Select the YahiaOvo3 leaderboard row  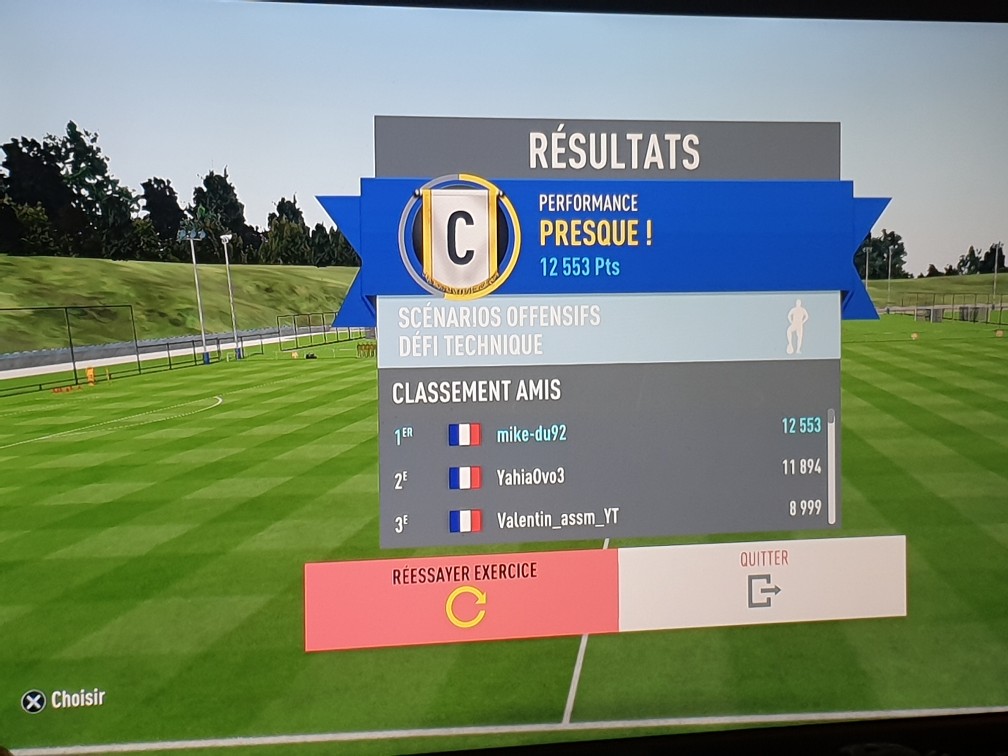tap(608, 476)
